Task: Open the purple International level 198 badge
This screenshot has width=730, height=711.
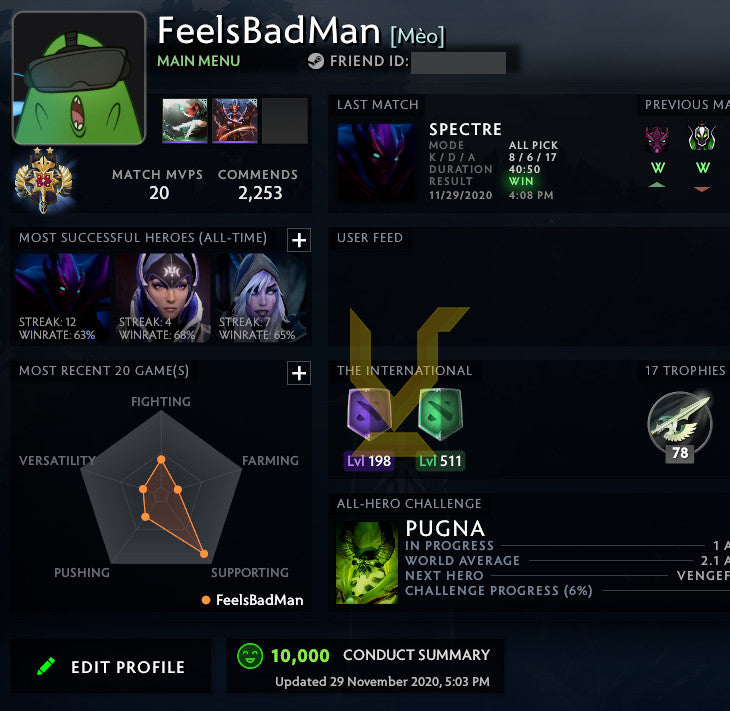Action: click(368, 420)
